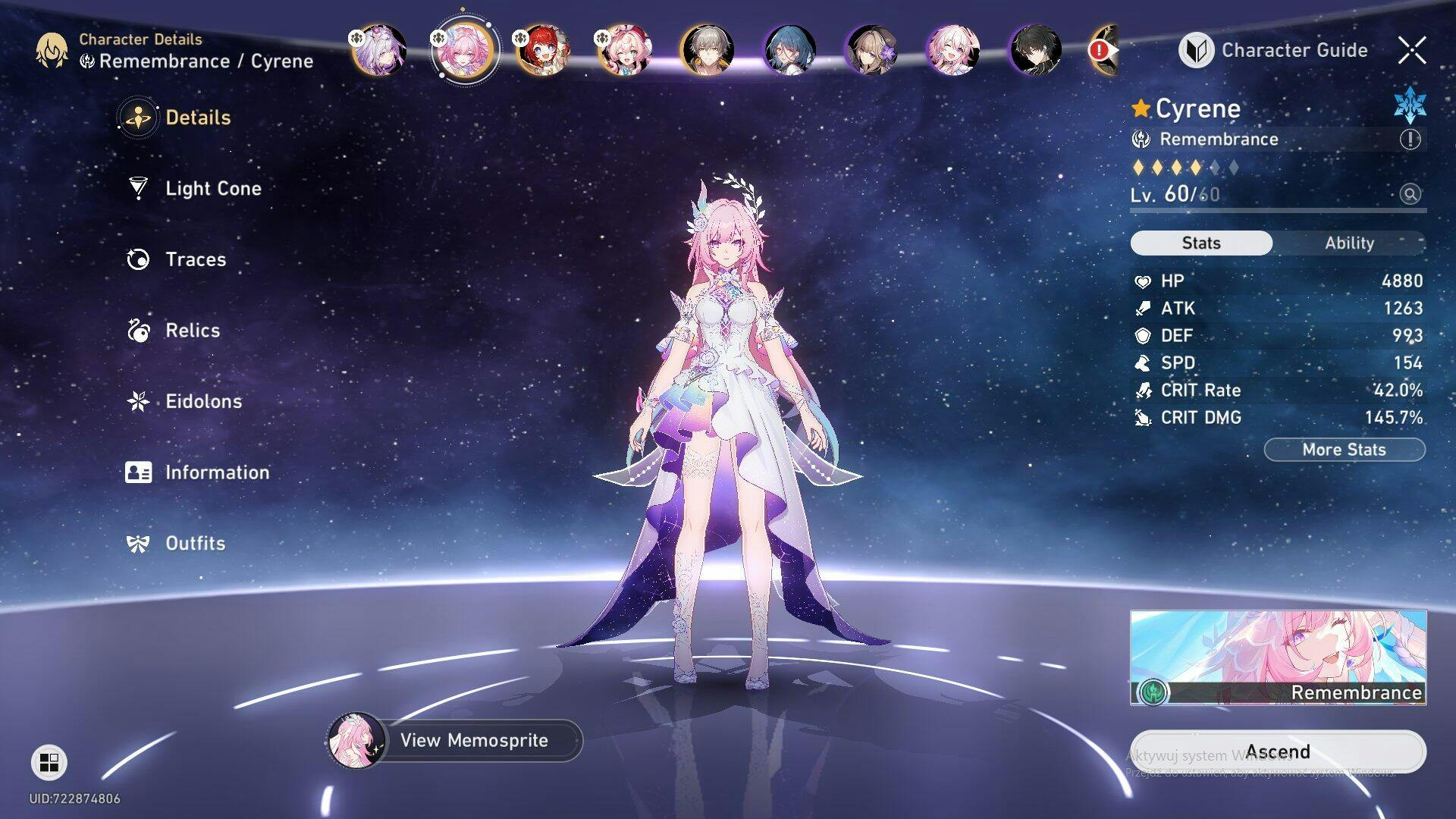Open the Relics section

(x=192, y=331)
